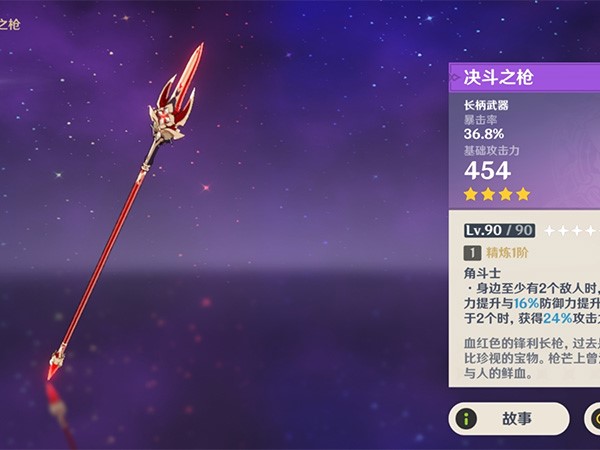Screen dimensions: 600x450
Task: Open the 故事 (Story) button
Action: 509,419
